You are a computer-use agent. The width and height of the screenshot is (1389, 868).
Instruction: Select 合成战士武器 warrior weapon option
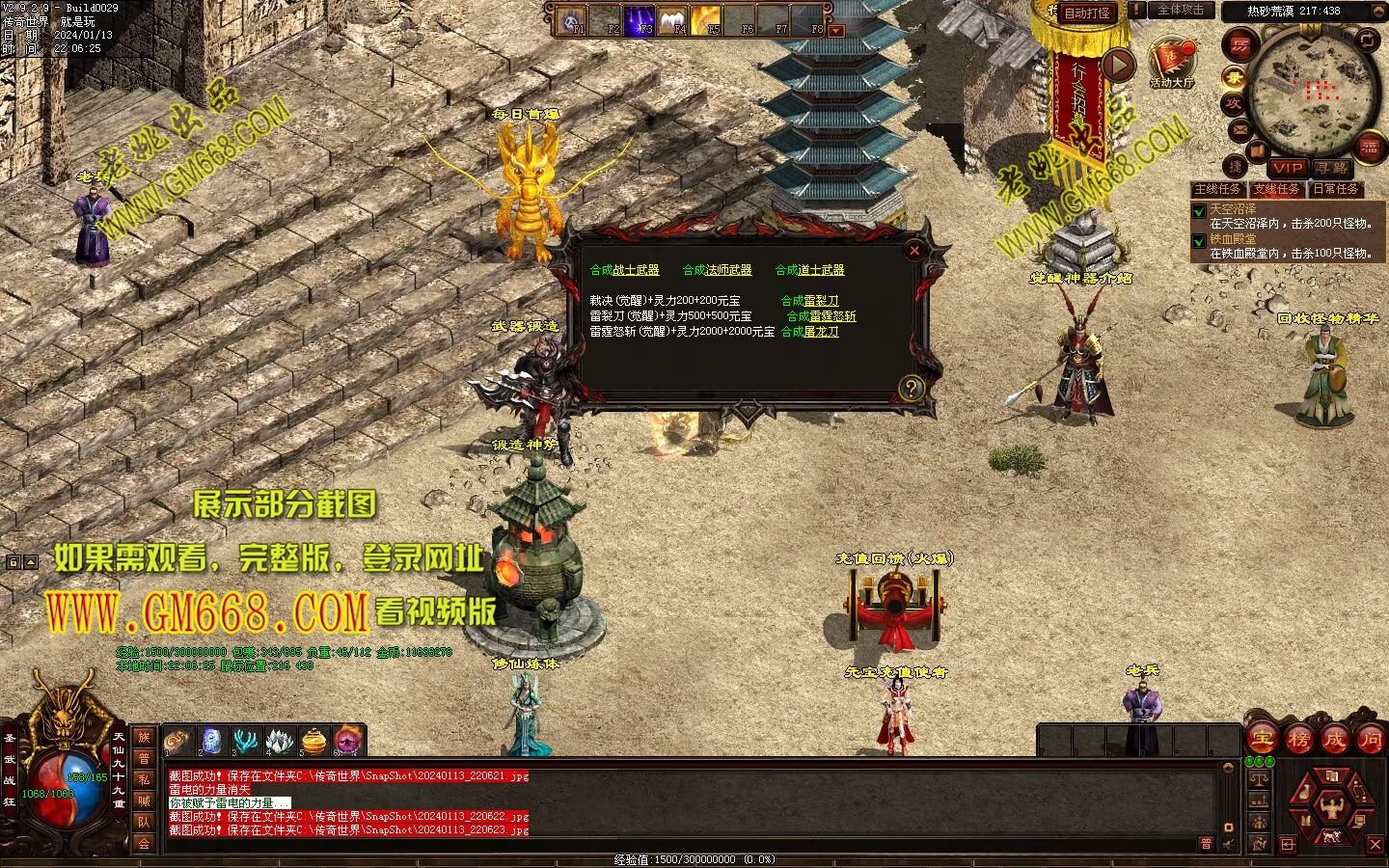point(624,270)
